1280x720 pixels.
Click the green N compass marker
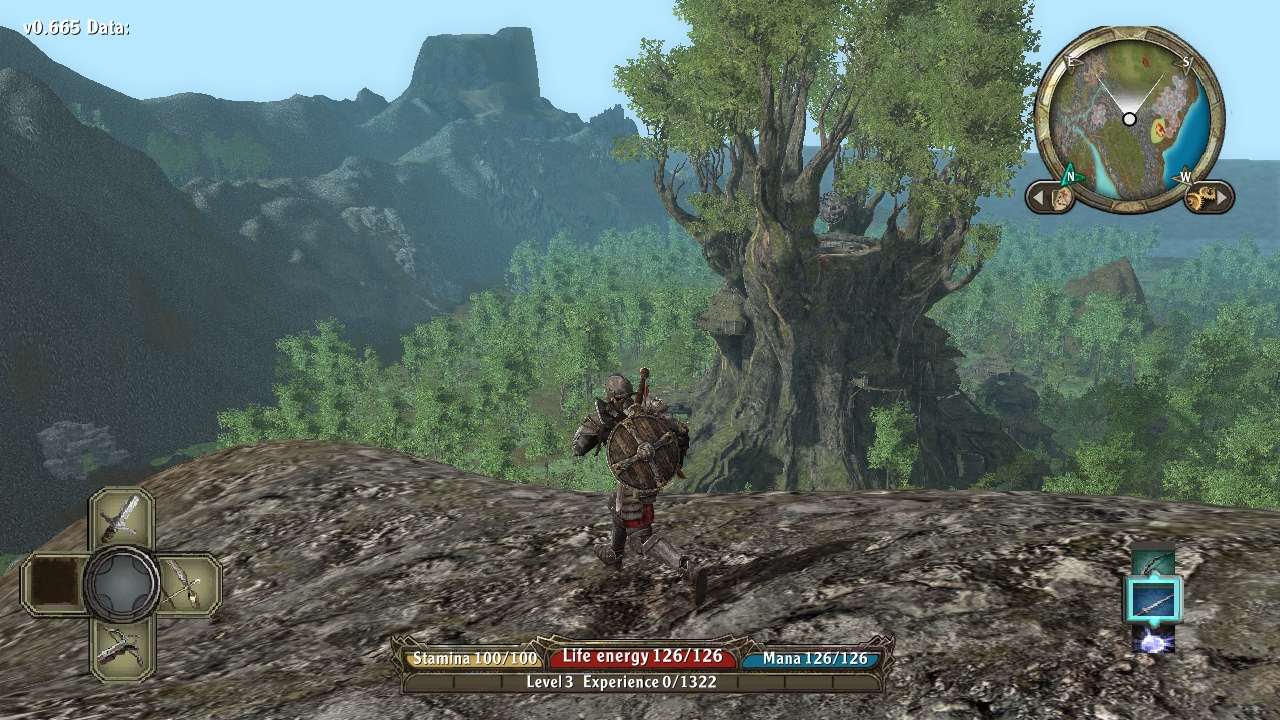[1069, 177]
